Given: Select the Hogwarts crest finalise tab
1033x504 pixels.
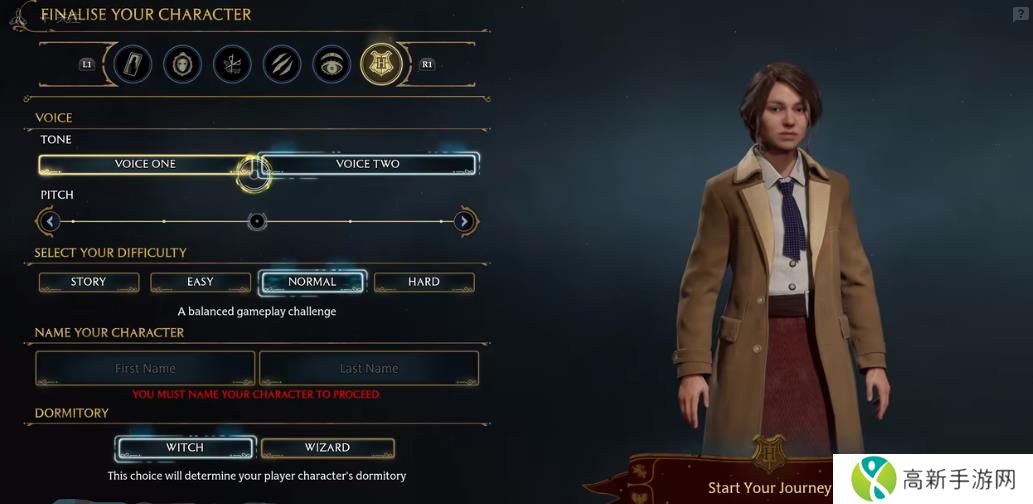Looking at the screenshot, I should click(381, 65).
